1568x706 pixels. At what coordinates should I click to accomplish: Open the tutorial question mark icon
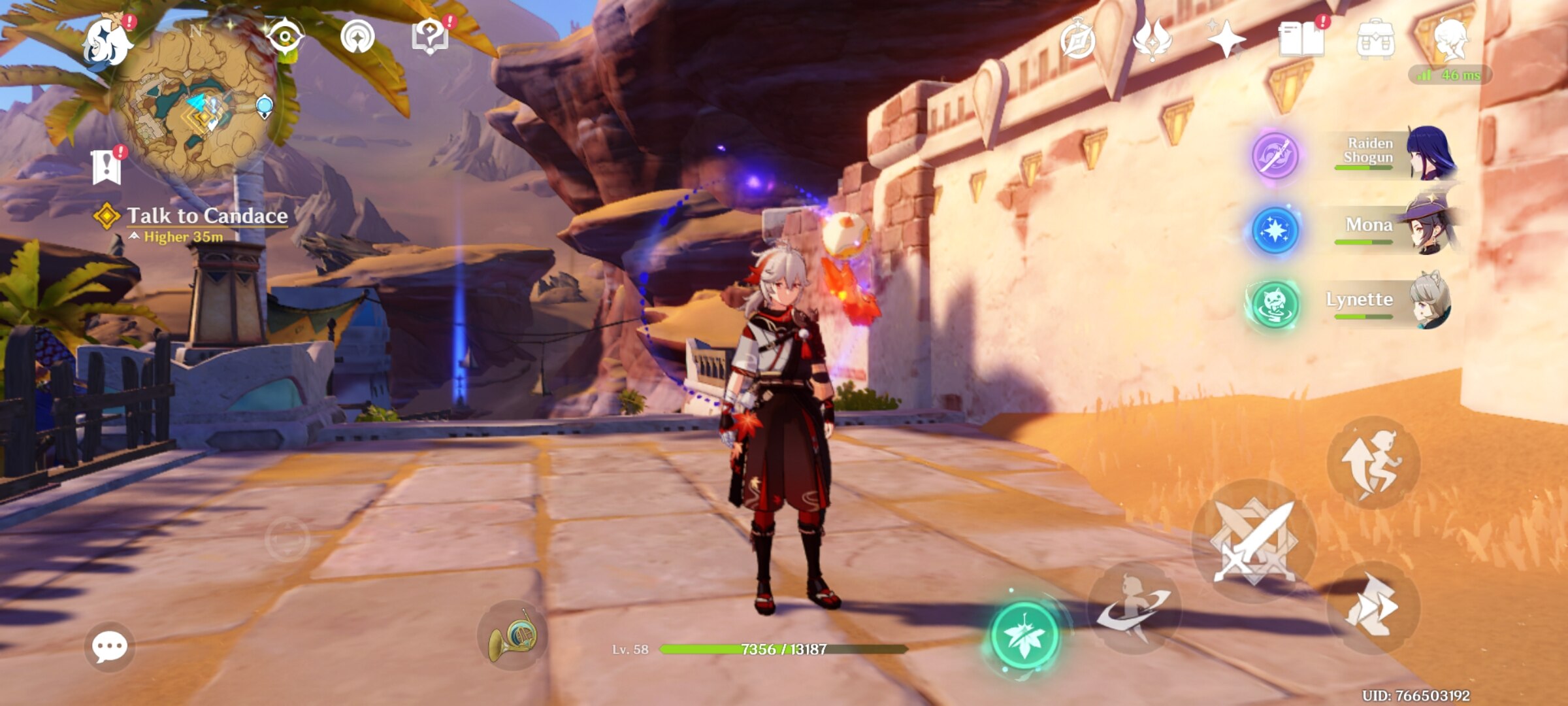[429, 37]
